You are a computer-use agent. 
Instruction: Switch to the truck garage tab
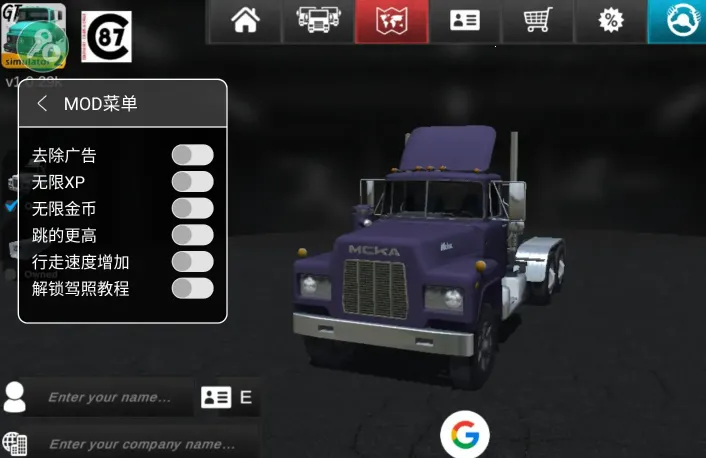(x=318, y=21)
